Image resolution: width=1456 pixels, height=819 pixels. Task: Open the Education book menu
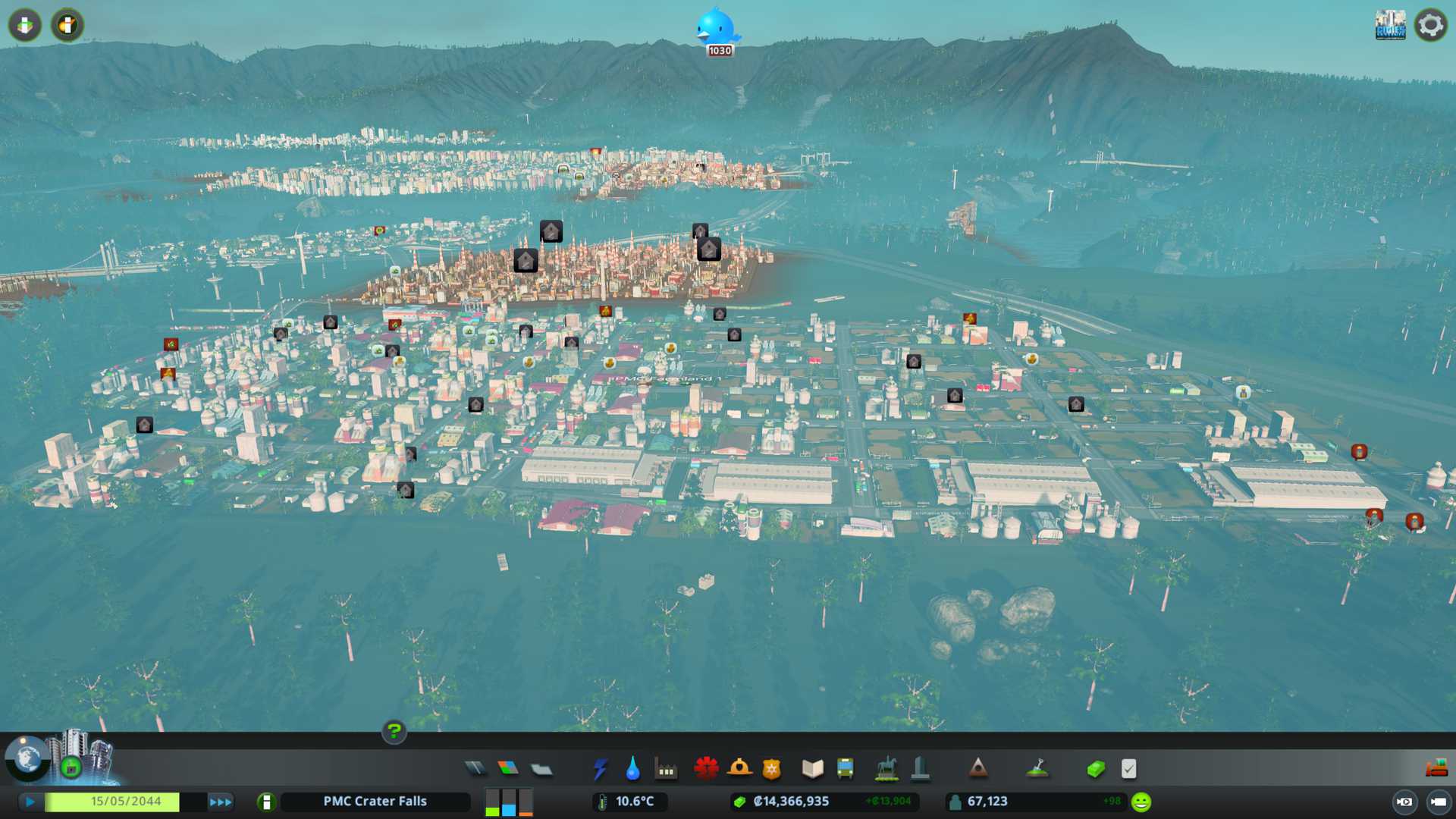[x=812, y=769]
